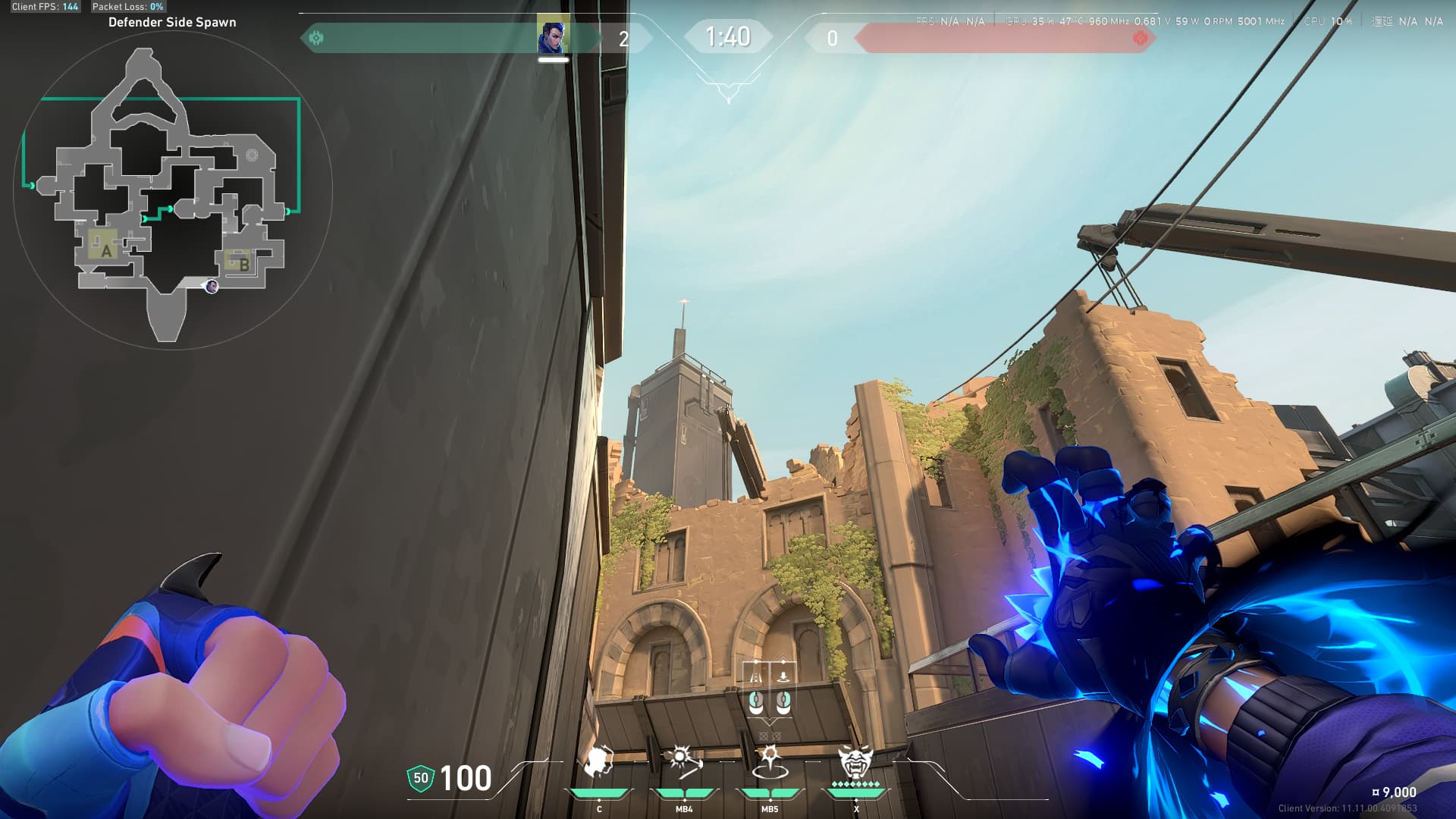This screenshot has height=819, width=1456.
Task: Trigger the Dimensional Drift mask ultimate icon
Action: 855,761
